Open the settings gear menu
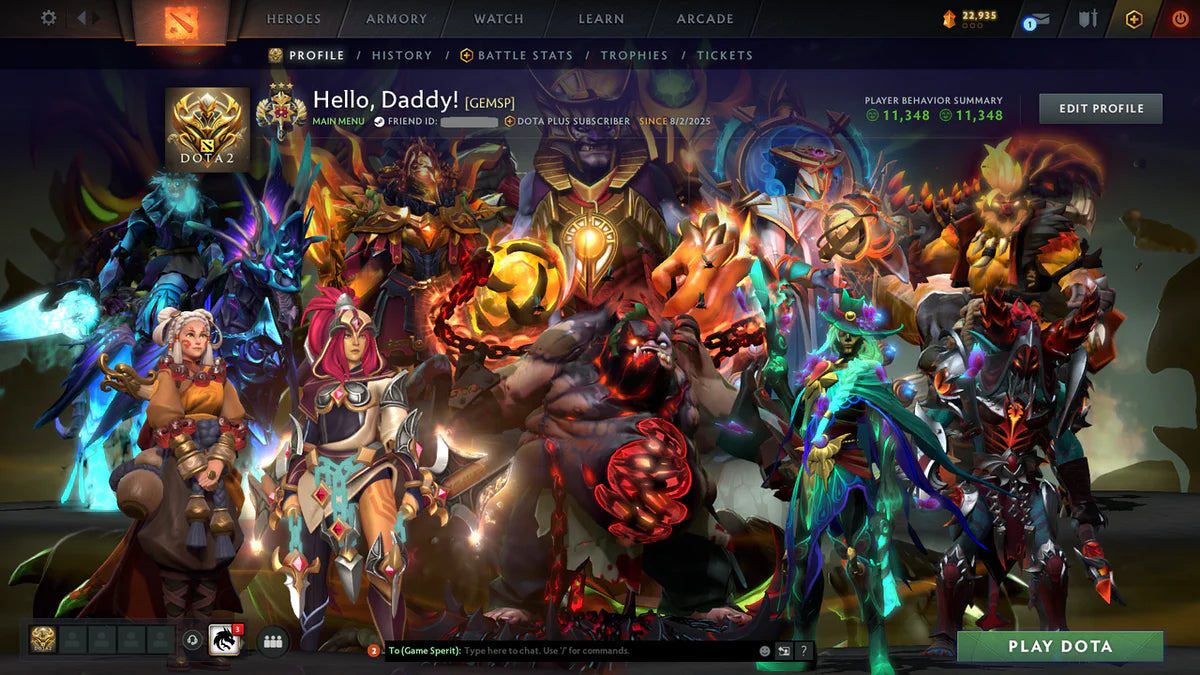Image resolution: width=1200 pixels, height=675 pixels. click(x=48, y=18)
